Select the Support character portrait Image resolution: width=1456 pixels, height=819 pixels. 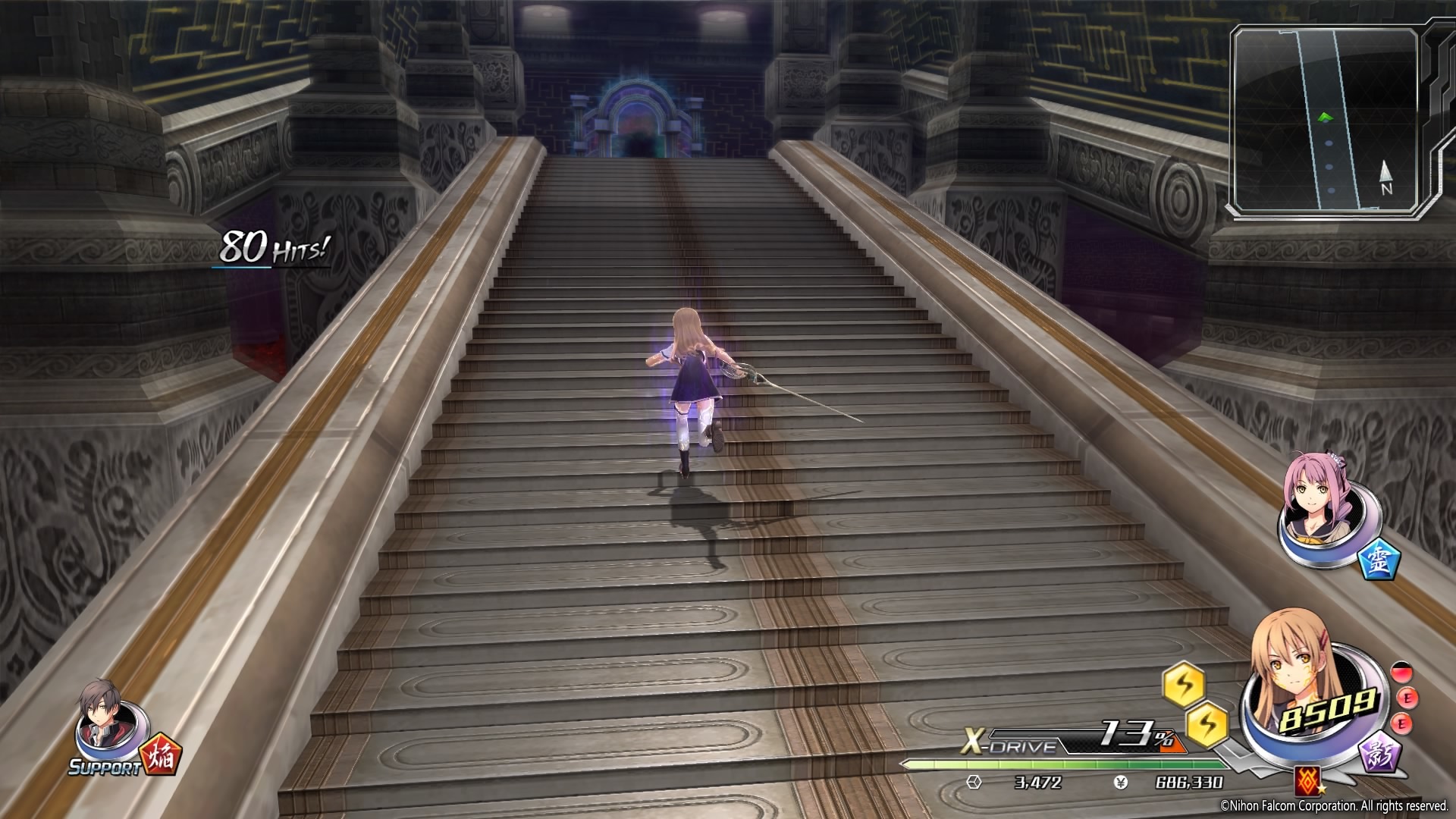pos(104,723)
